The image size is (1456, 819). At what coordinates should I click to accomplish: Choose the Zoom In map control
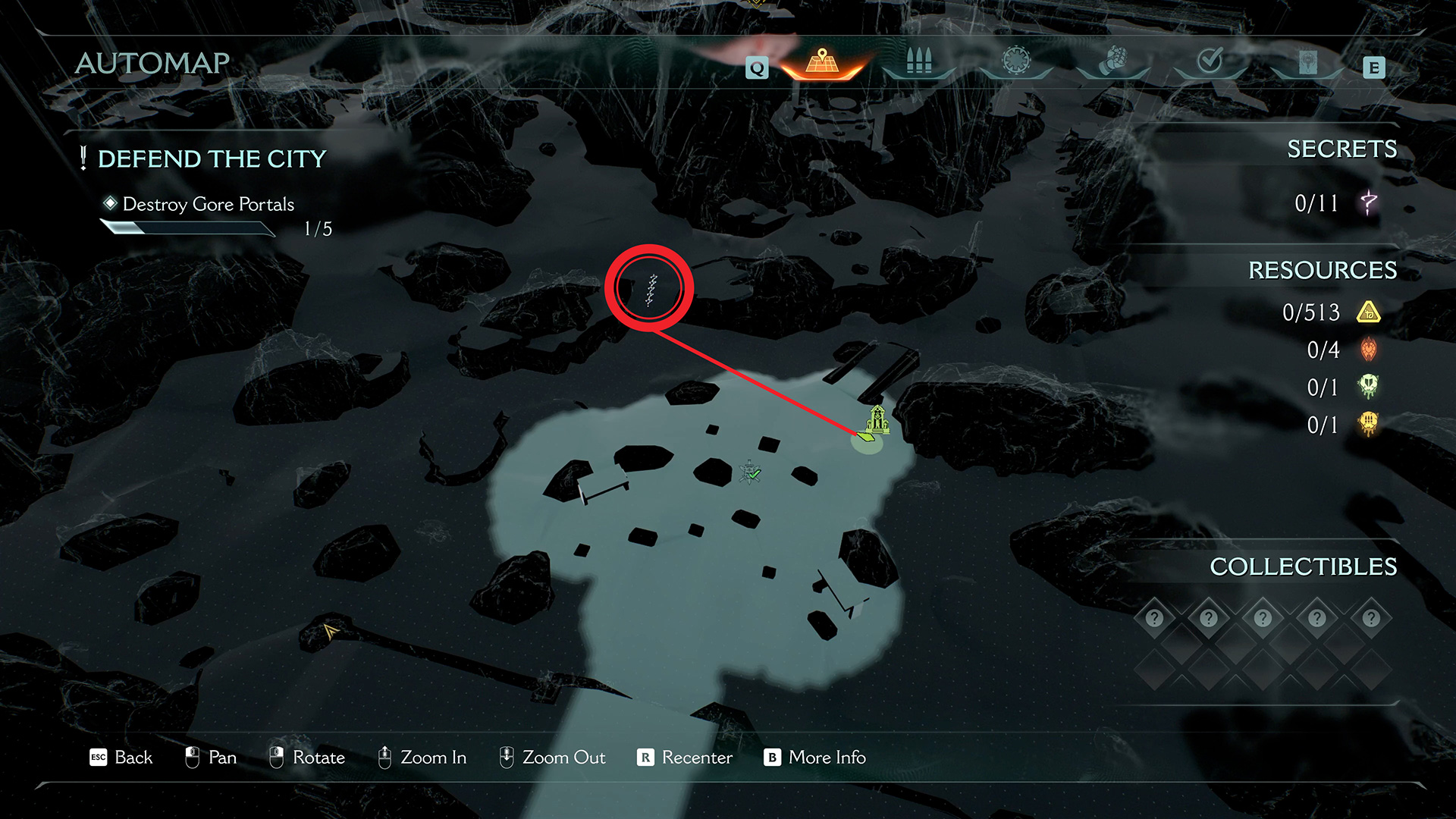click(x=422, y=758)
